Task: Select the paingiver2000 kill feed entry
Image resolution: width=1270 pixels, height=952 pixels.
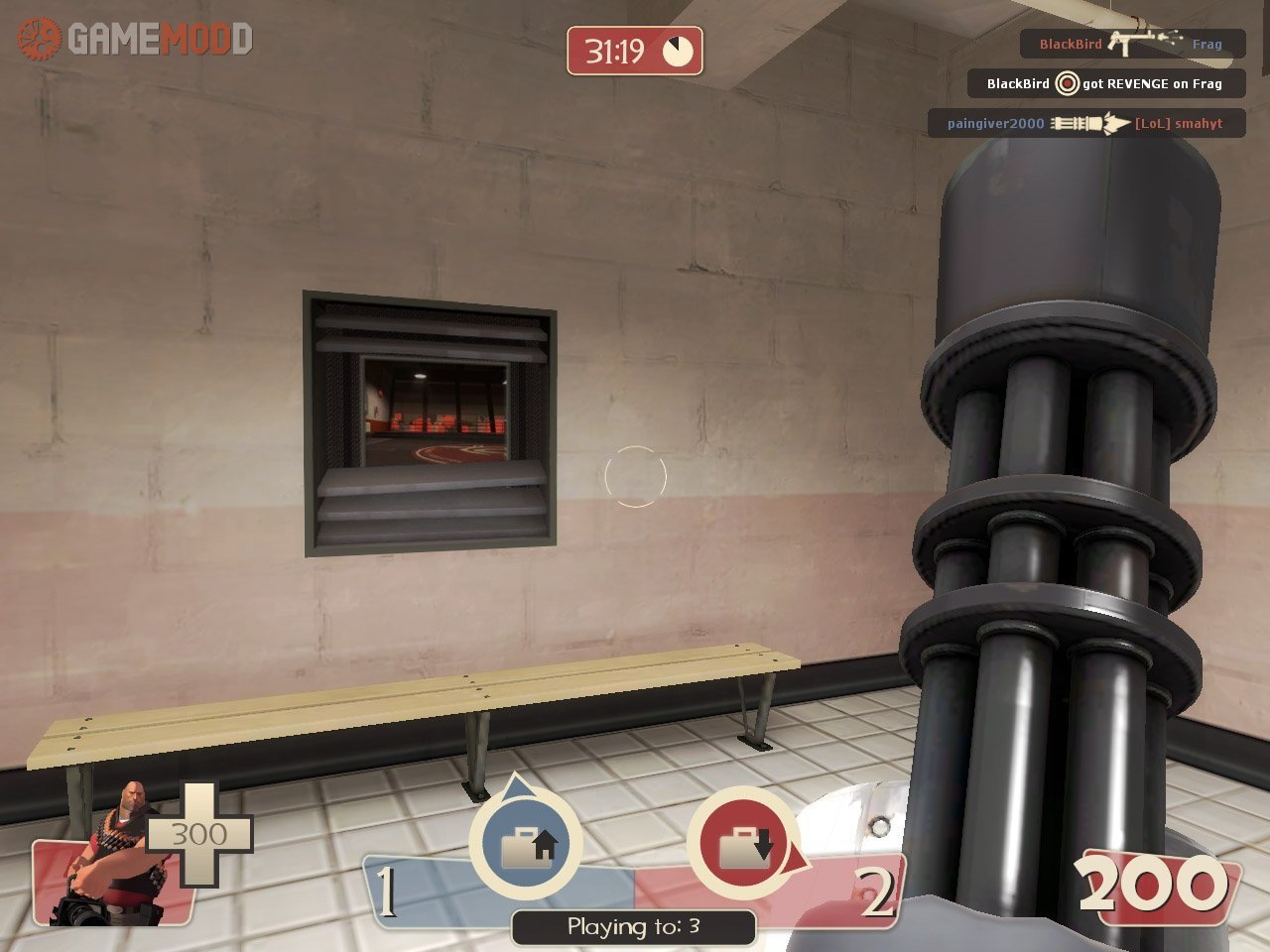Action: (x=1085, y=124)
